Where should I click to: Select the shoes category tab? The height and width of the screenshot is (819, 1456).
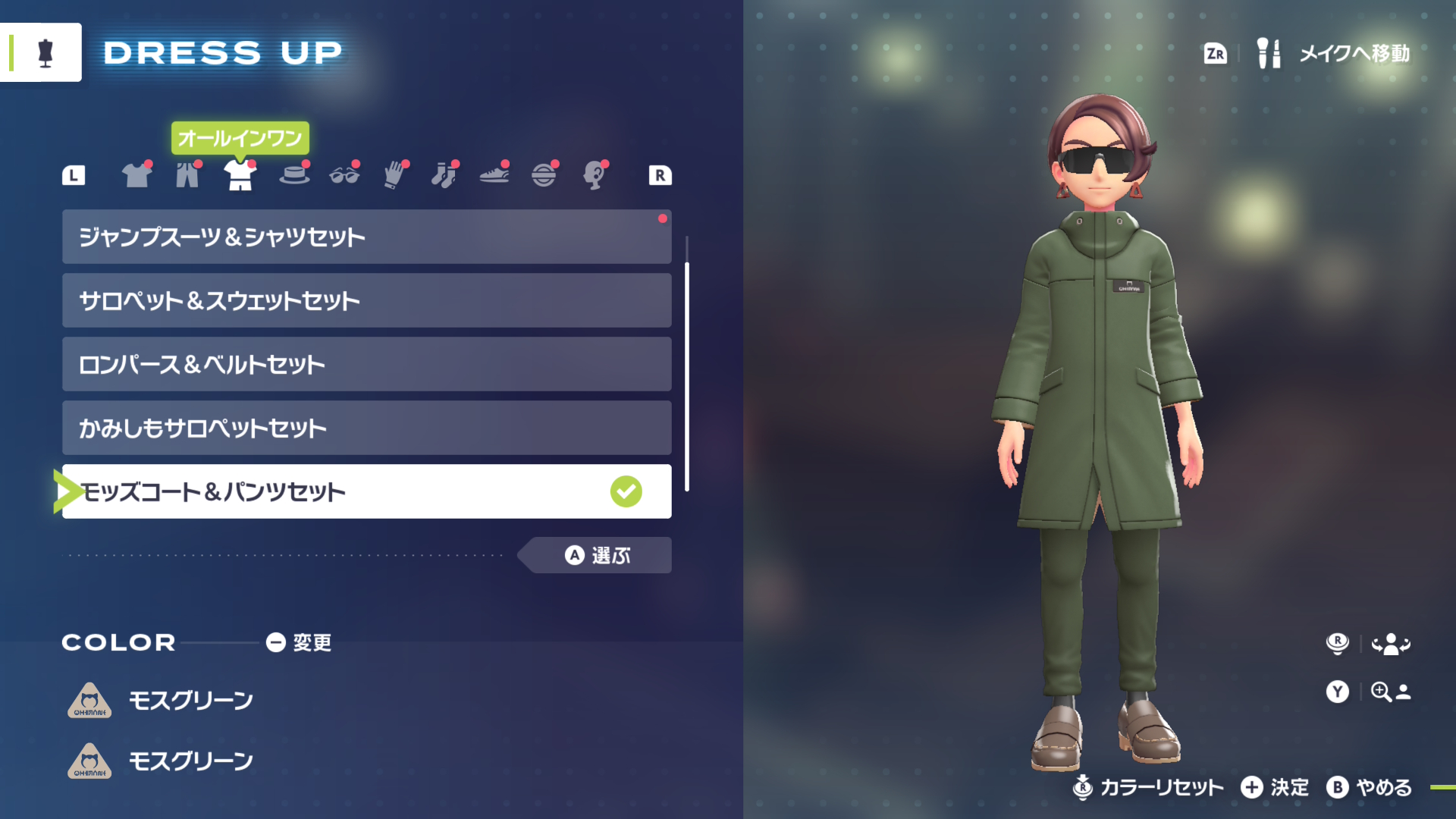click(494, 175)
